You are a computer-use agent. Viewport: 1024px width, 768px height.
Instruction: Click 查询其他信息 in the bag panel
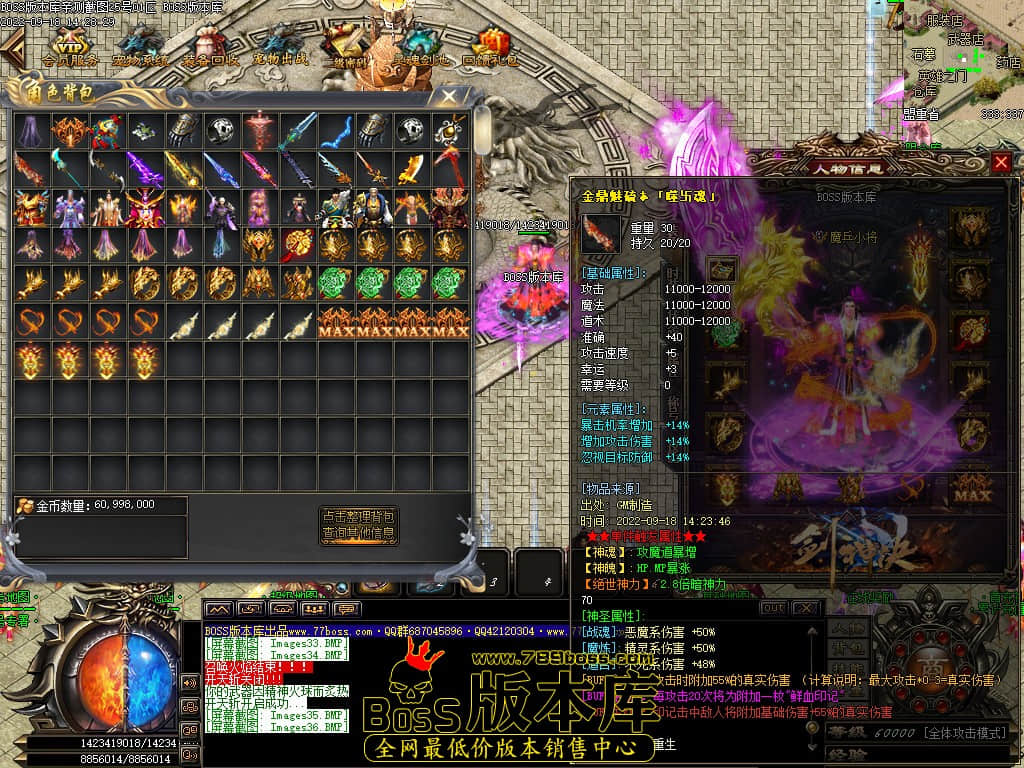click(x=358, y=534)
